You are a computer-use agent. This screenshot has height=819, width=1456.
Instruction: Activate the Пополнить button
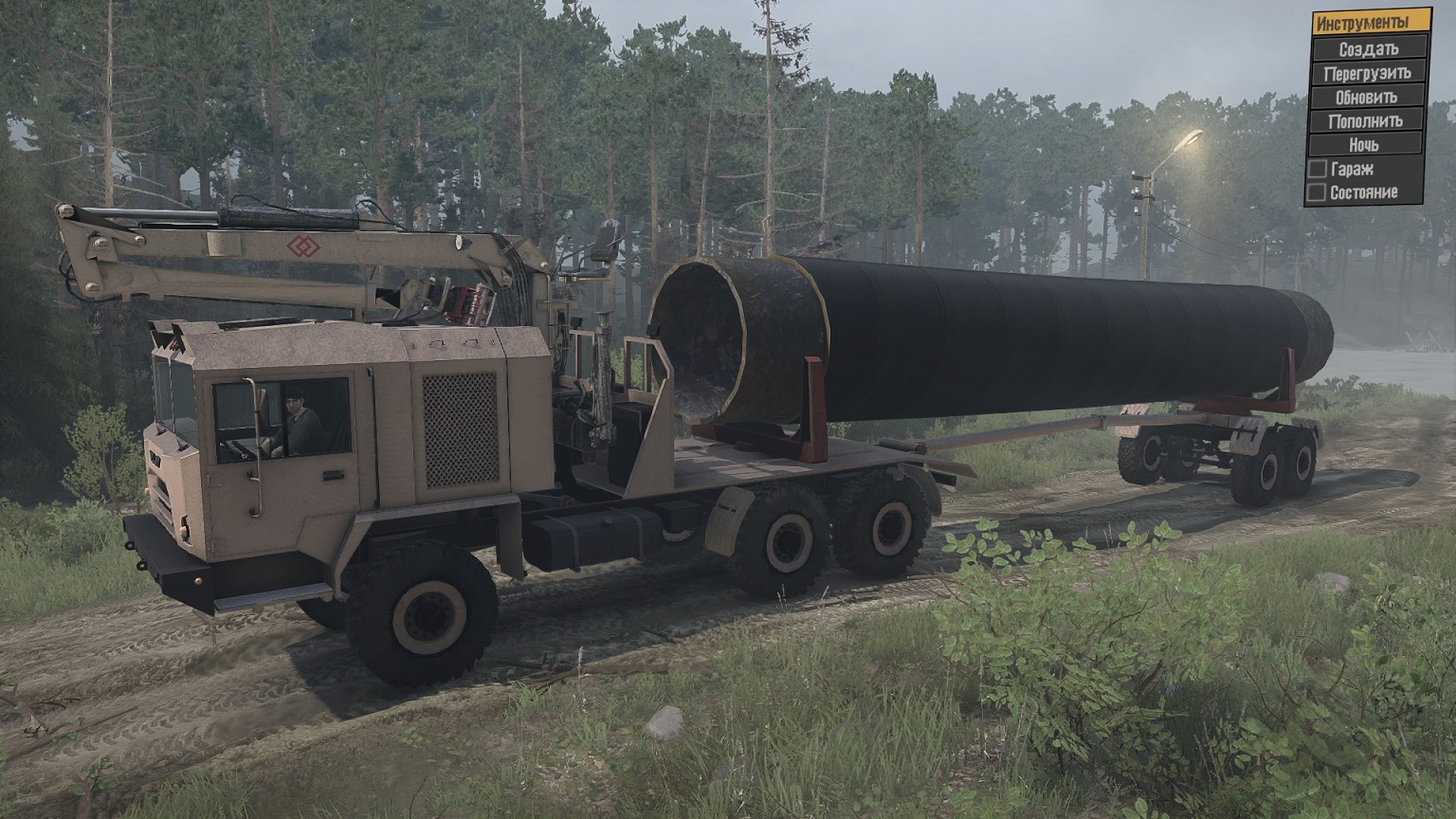pyautogui.click(x=1366, y=120)
